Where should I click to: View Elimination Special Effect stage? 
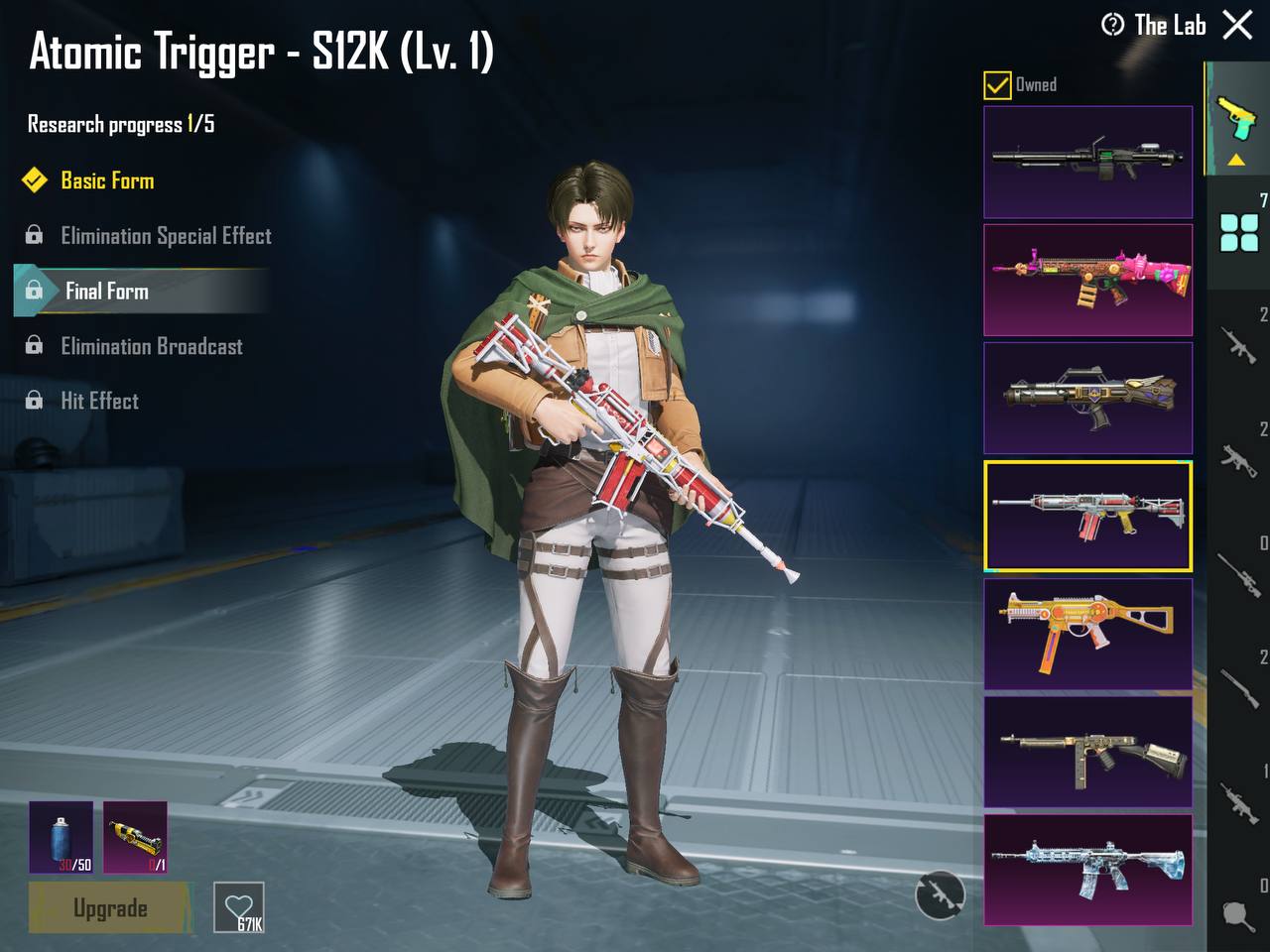tap(165, 236)
